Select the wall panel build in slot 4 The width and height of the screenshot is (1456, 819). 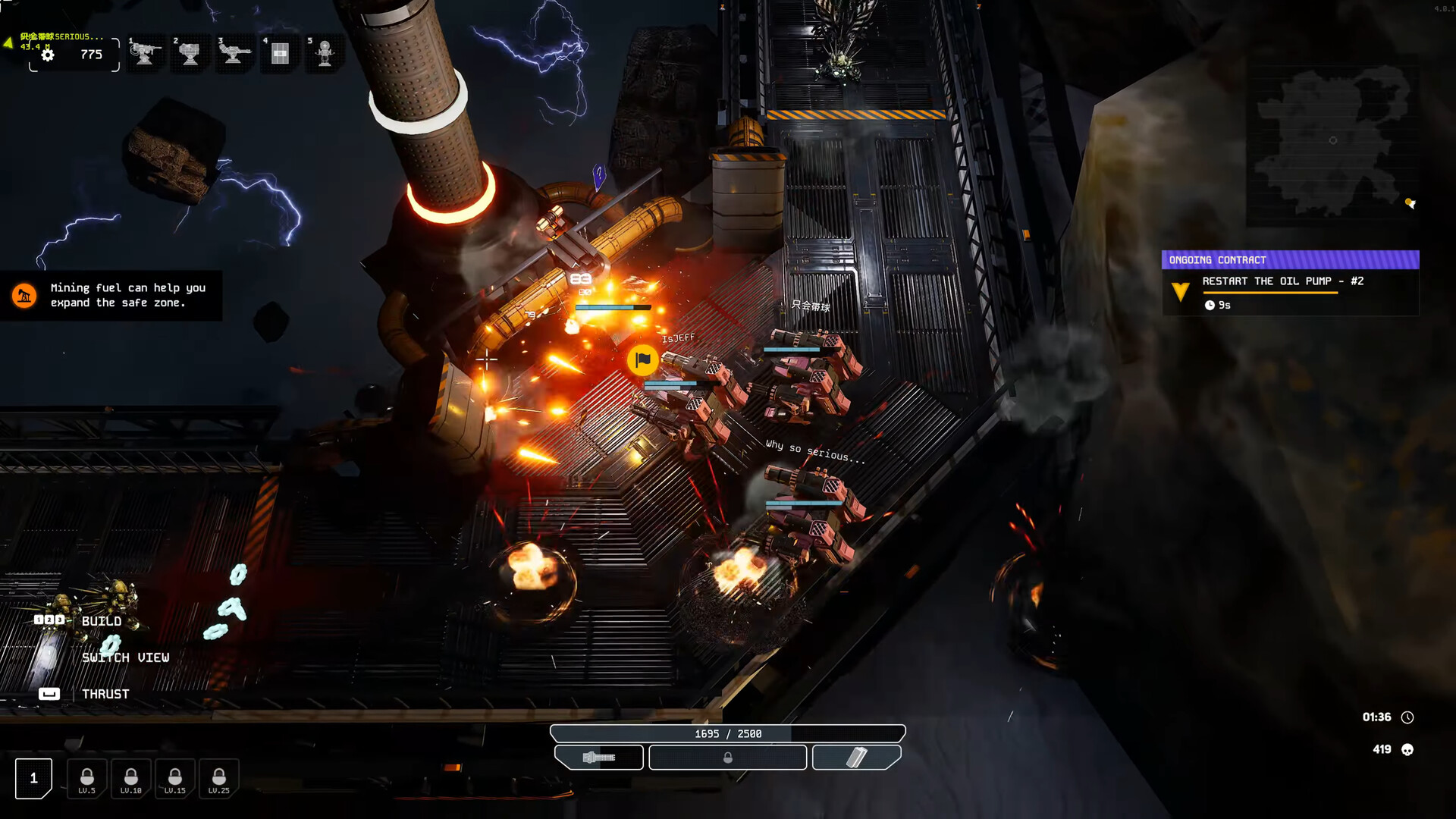pyautogui.click(x=280, y=54)
